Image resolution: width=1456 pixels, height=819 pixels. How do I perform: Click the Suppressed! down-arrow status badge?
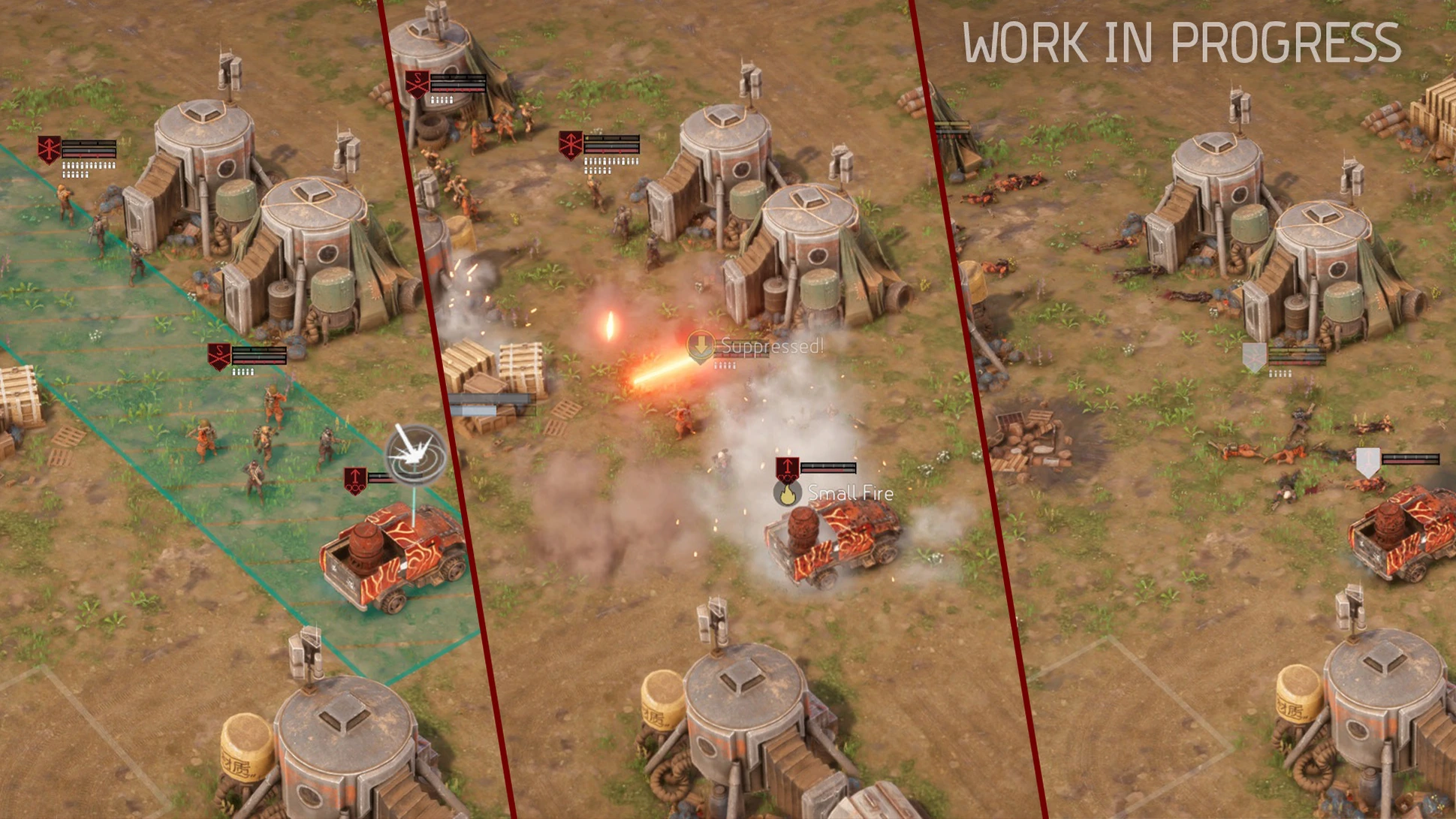tap(701, 346)
